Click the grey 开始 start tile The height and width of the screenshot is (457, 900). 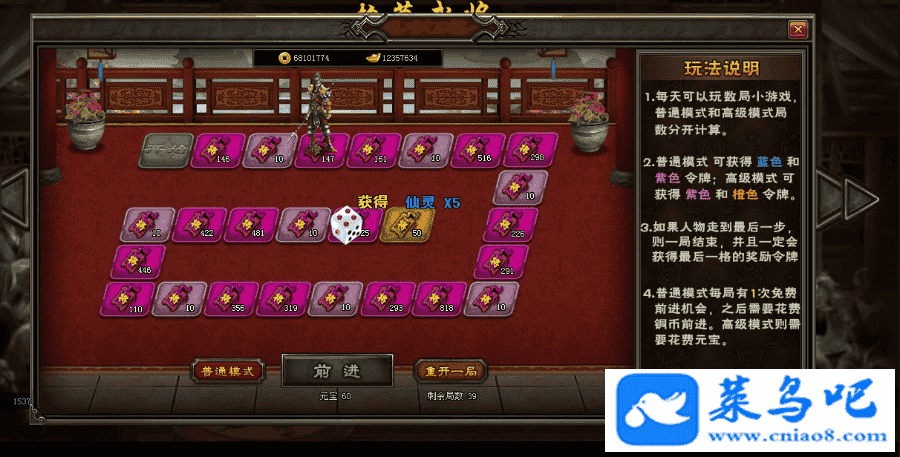[165, 149]
